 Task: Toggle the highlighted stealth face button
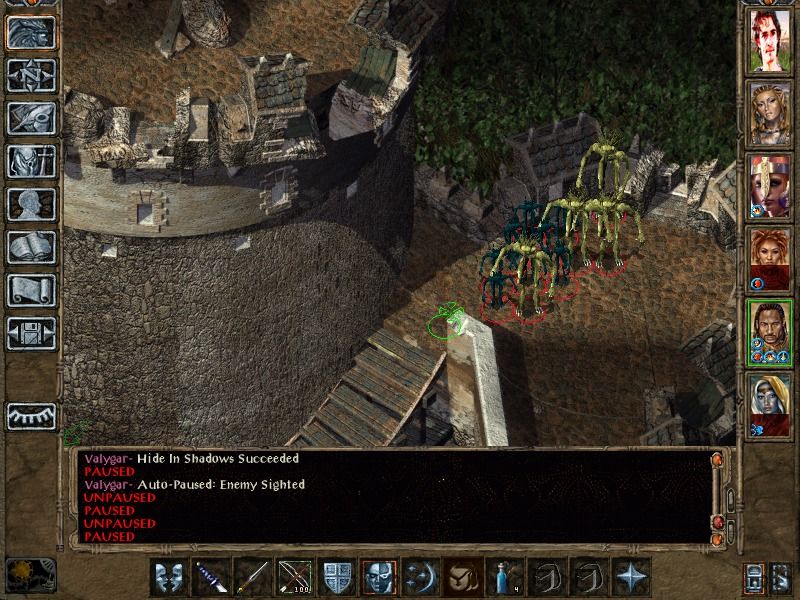(378, 578)
